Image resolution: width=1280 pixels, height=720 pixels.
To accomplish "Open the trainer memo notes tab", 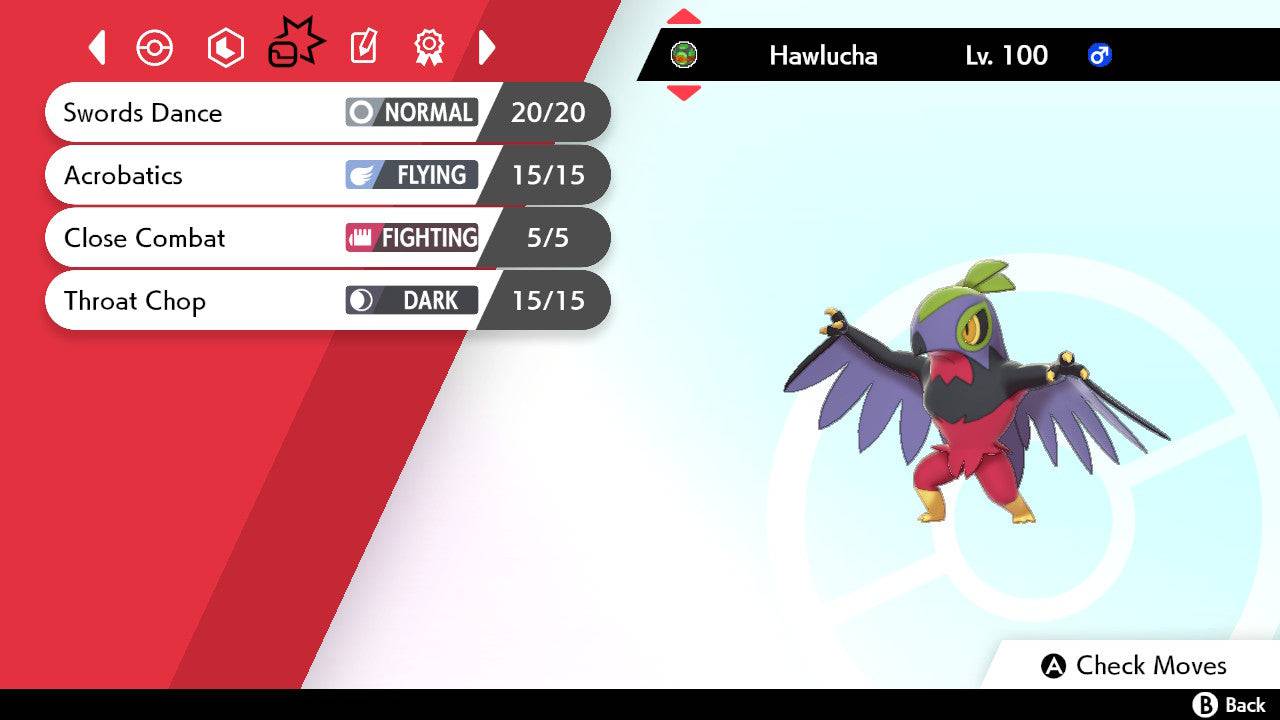I will [363, 47].
